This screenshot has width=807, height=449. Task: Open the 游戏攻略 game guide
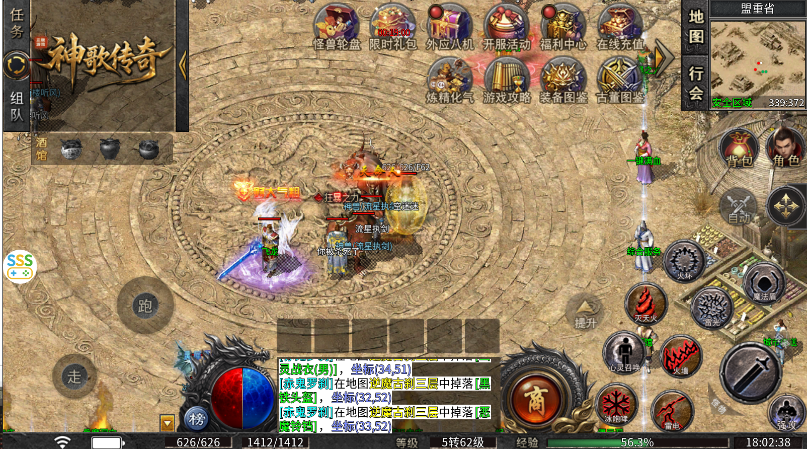click(507, 79)
